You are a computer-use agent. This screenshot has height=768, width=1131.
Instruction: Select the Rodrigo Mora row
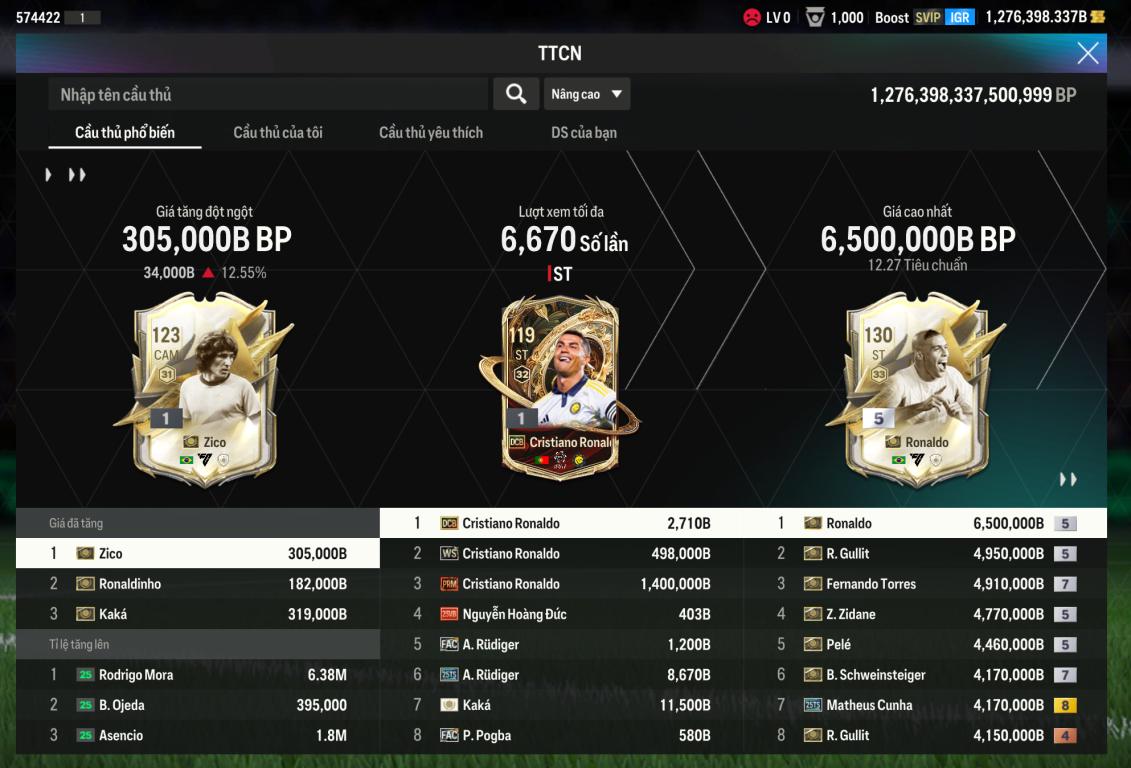pyautogui.click(x=198, y=675)
